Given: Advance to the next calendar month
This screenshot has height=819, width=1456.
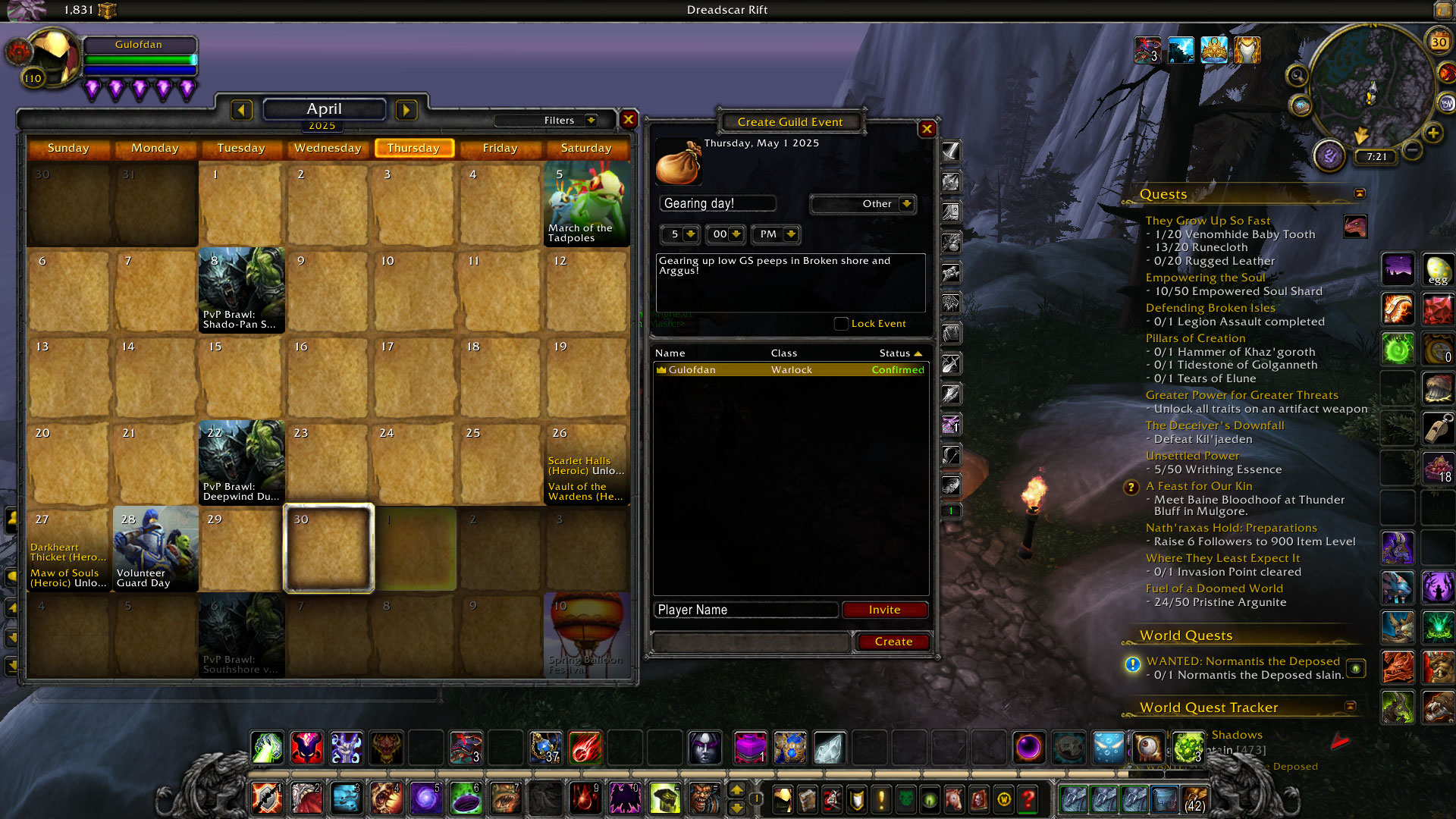Looking at the screenshot, I should tap(406, 110).
